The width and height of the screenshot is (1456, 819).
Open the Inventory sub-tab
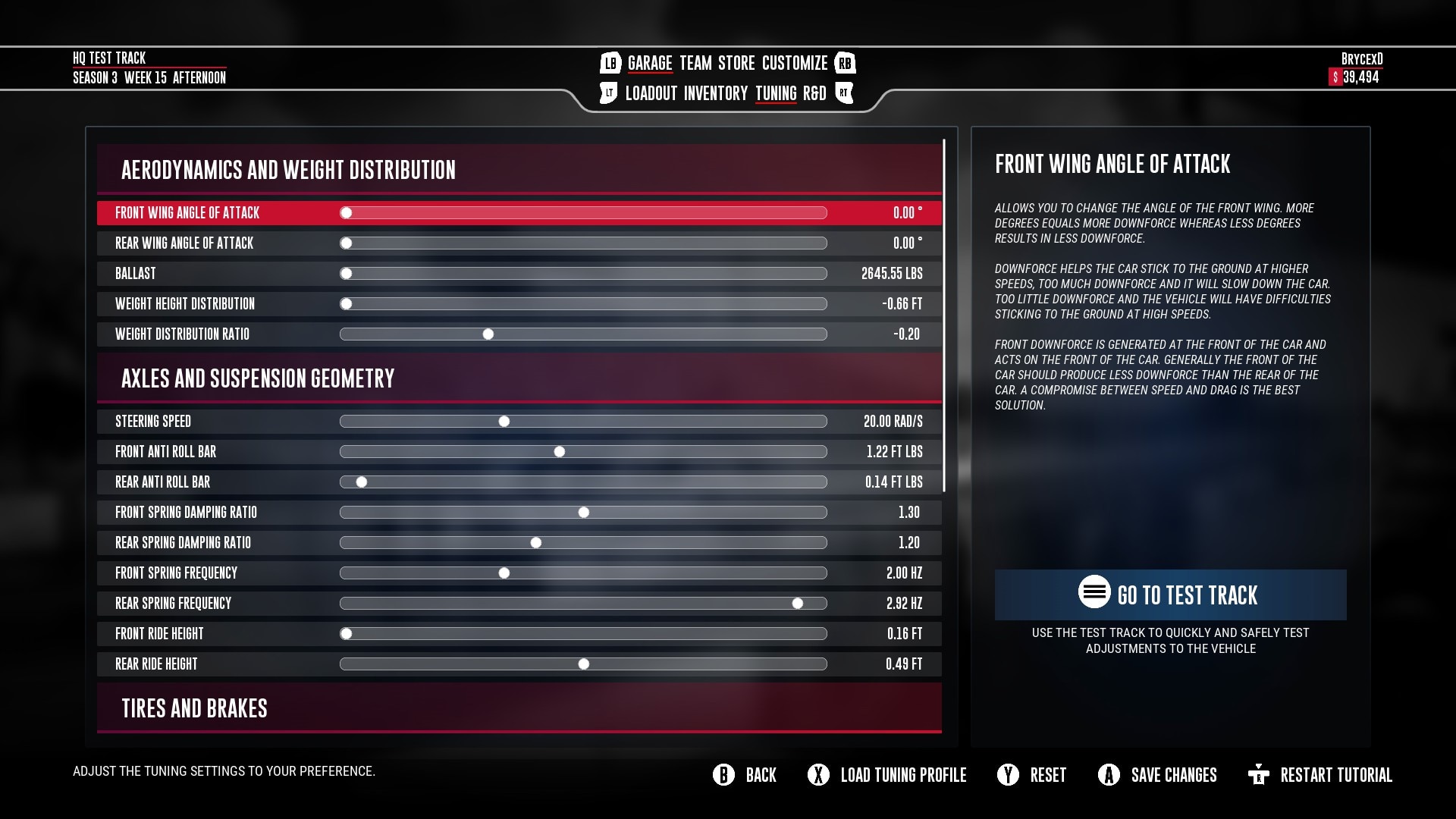[x=715, y=93]
